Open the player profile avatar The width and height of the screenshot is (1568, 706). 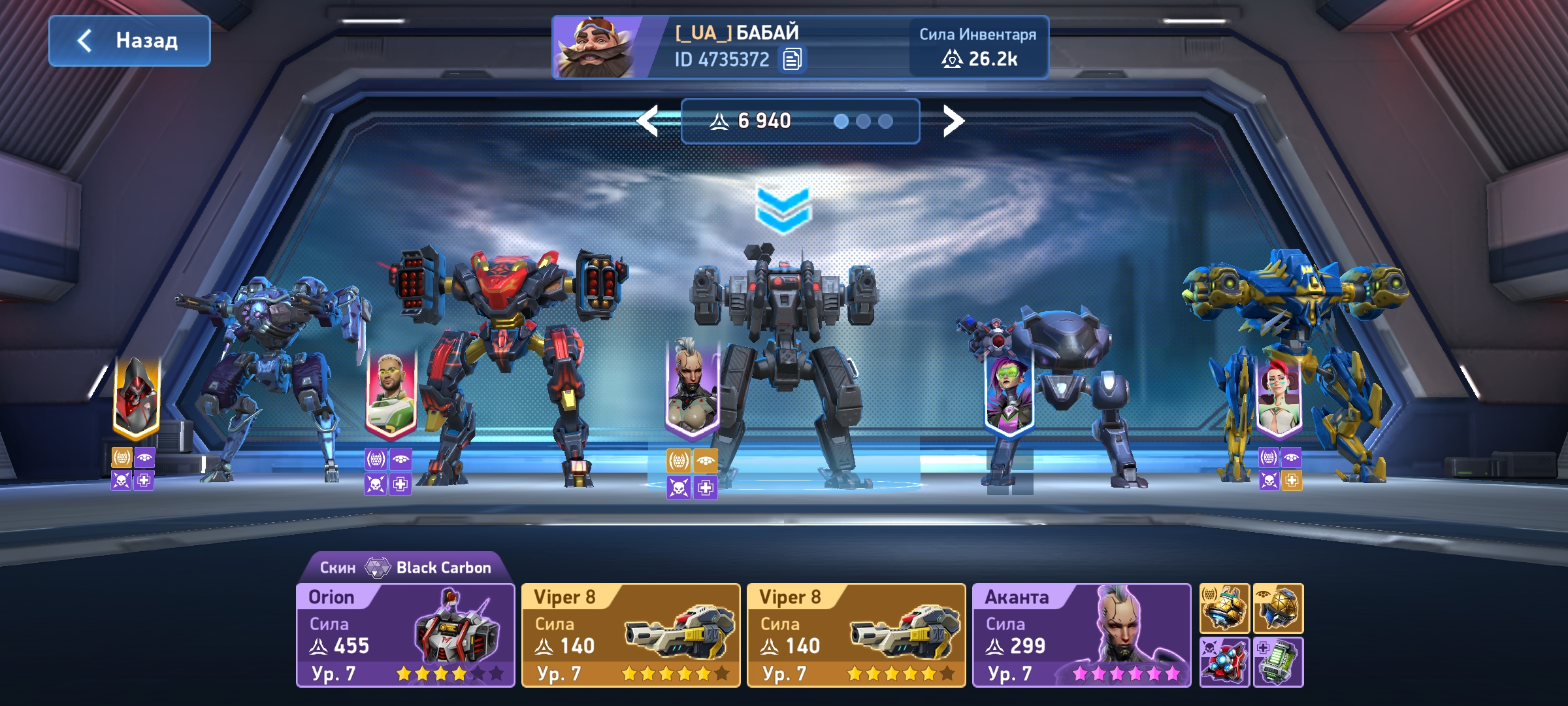tap(593, 48)
